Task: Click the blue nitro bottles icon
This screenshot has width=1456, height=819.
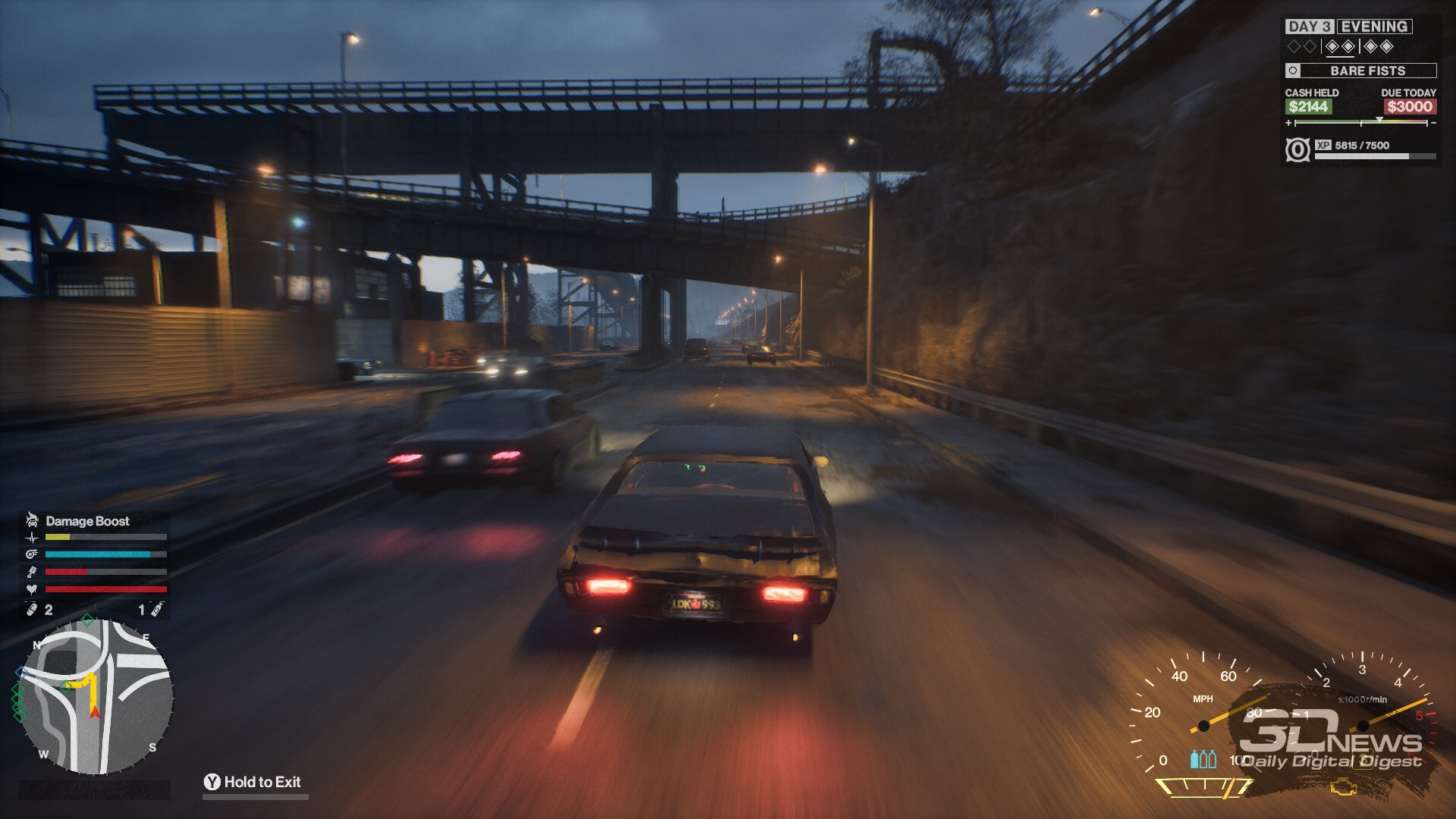Action: tap(1203, 759)
